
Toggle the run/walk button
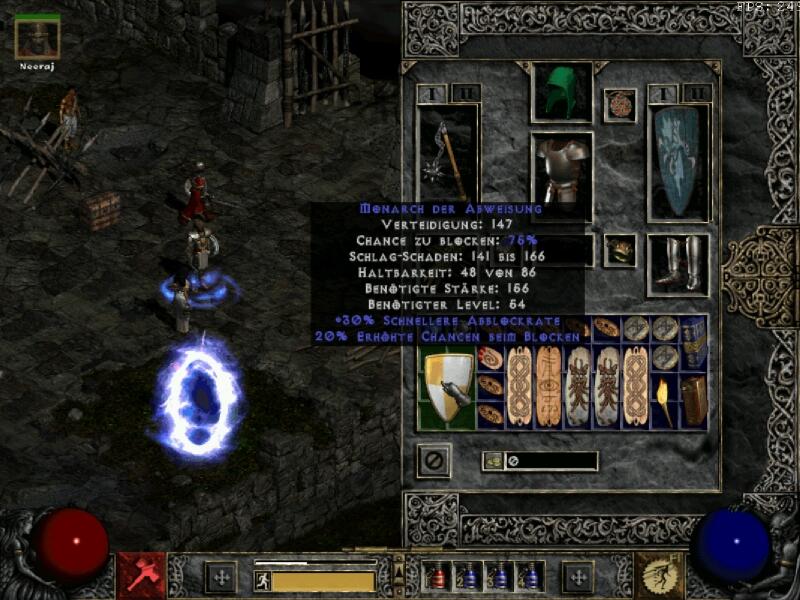tap(263, 579)
